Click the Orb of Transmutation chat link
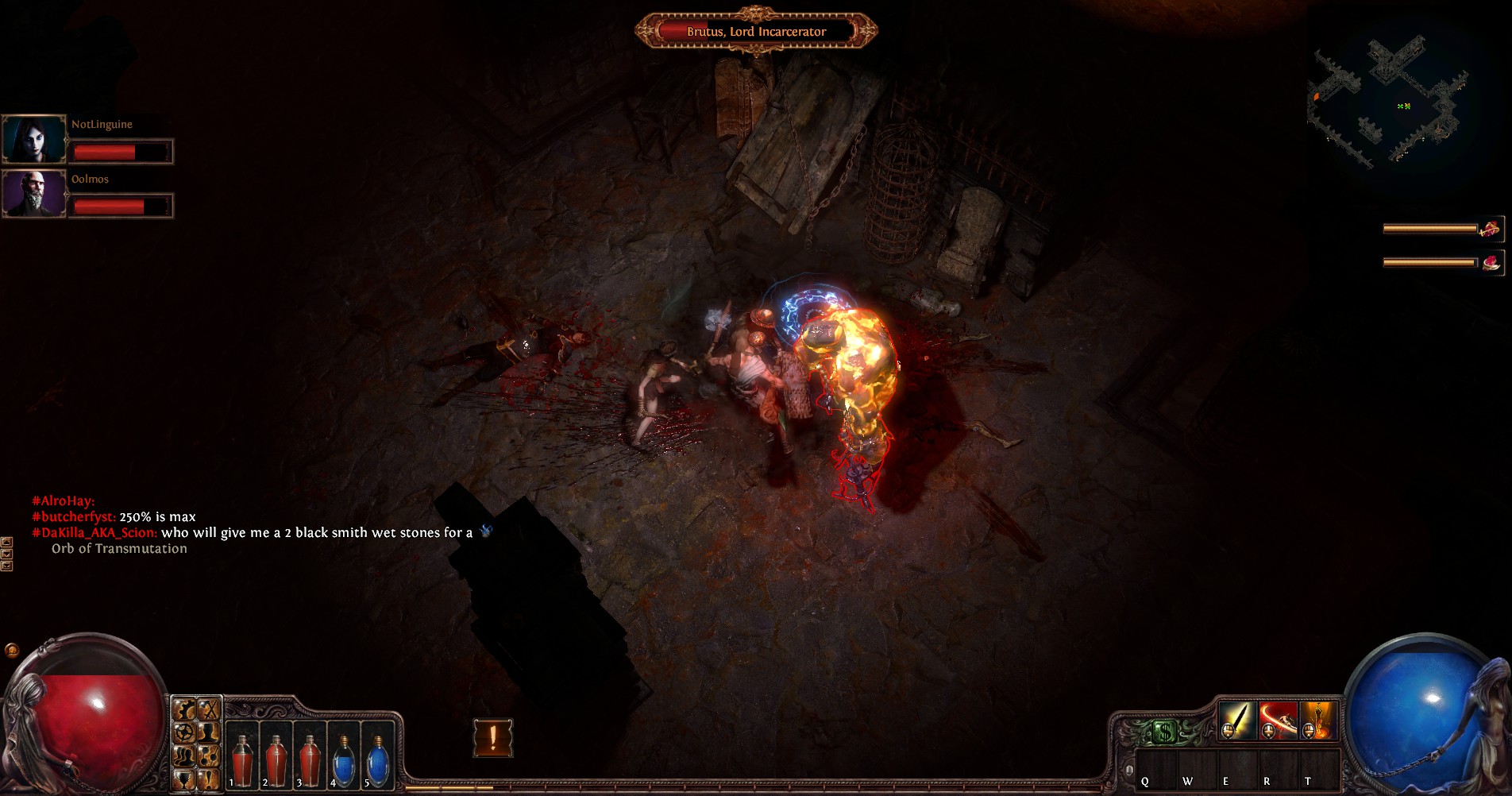The image size is (1512, 796). [x=119, y=549]
